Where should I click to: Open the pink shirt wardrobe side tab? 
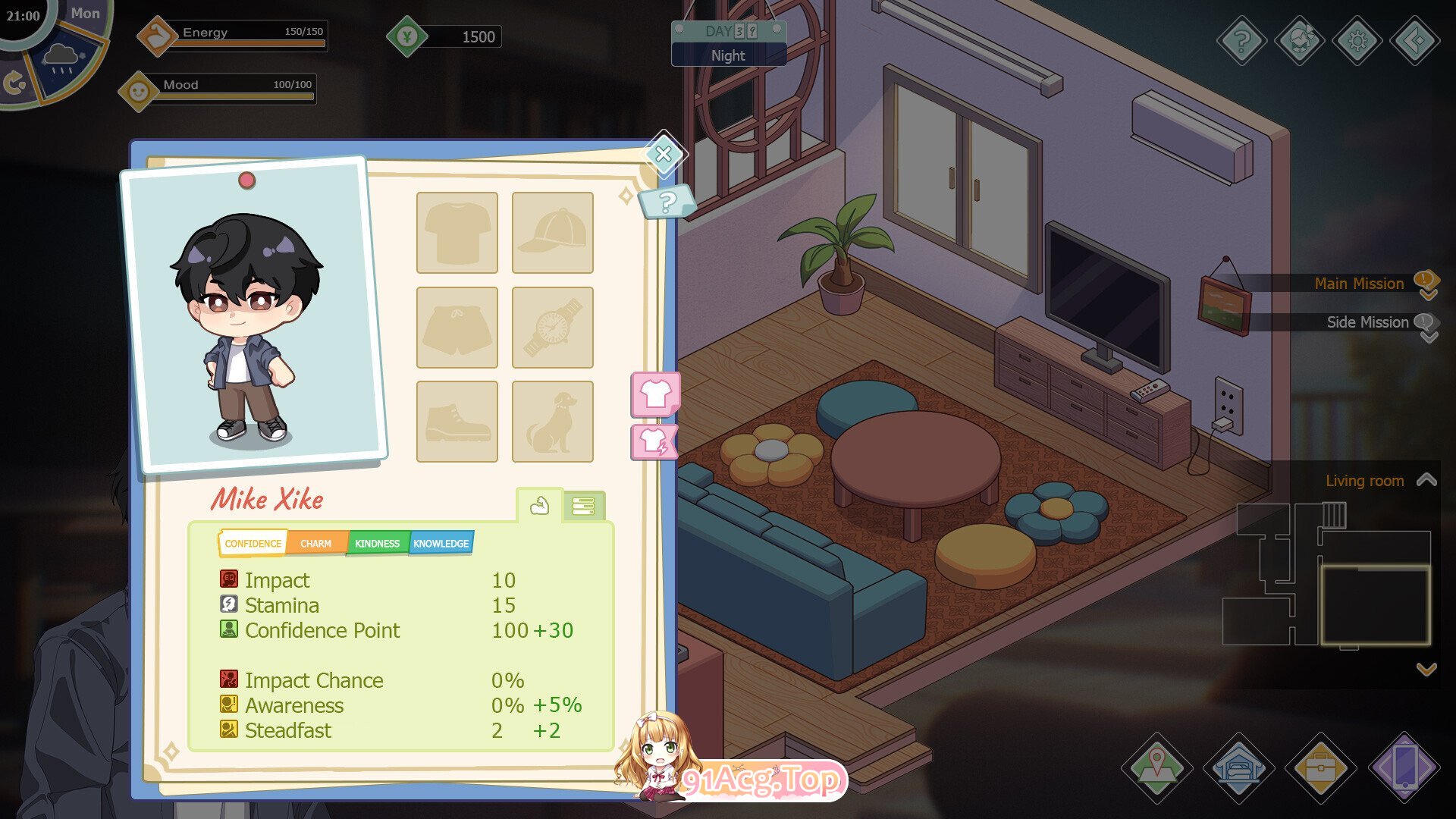pos(655,394)
